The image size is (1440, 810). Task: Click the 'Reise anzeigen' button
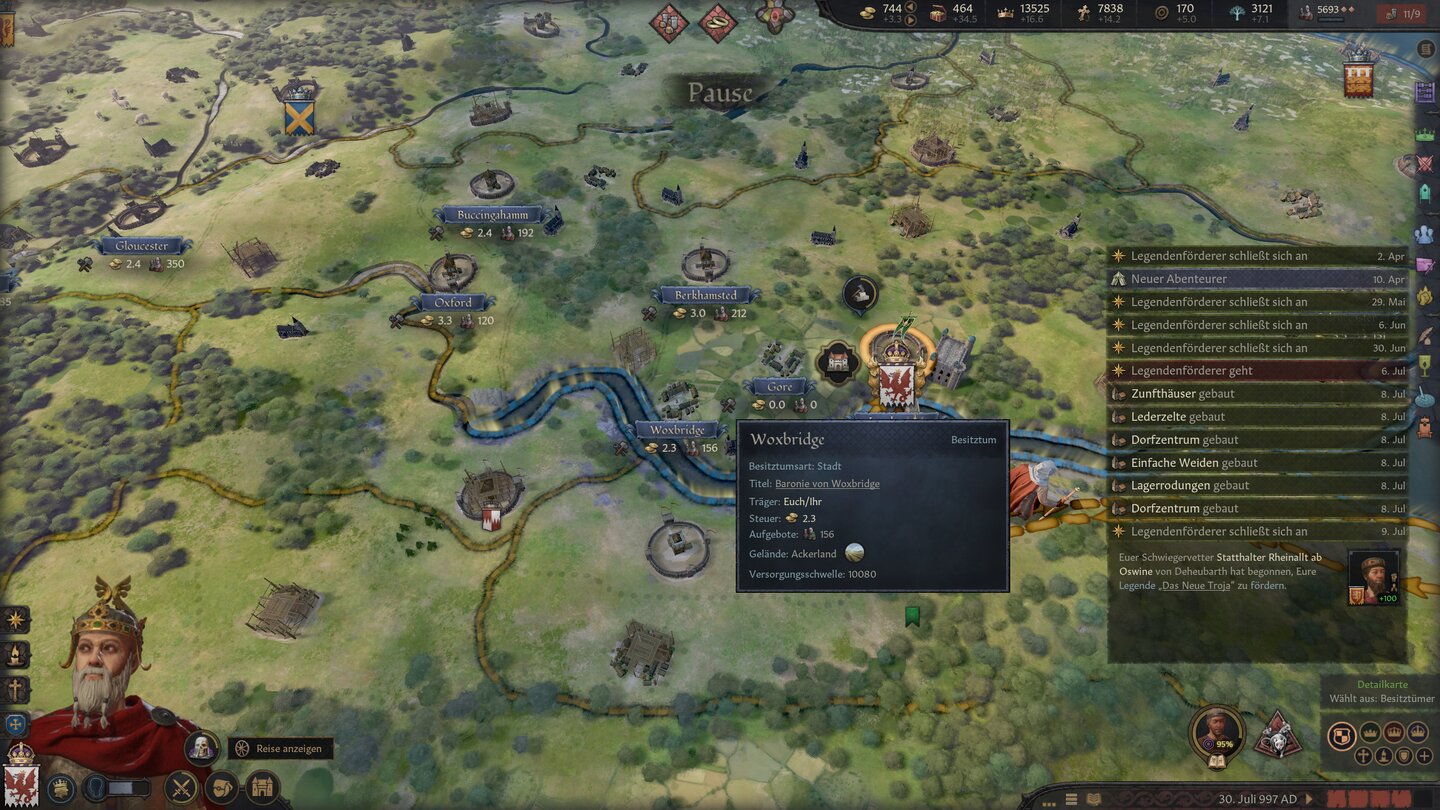coord(280,748)
